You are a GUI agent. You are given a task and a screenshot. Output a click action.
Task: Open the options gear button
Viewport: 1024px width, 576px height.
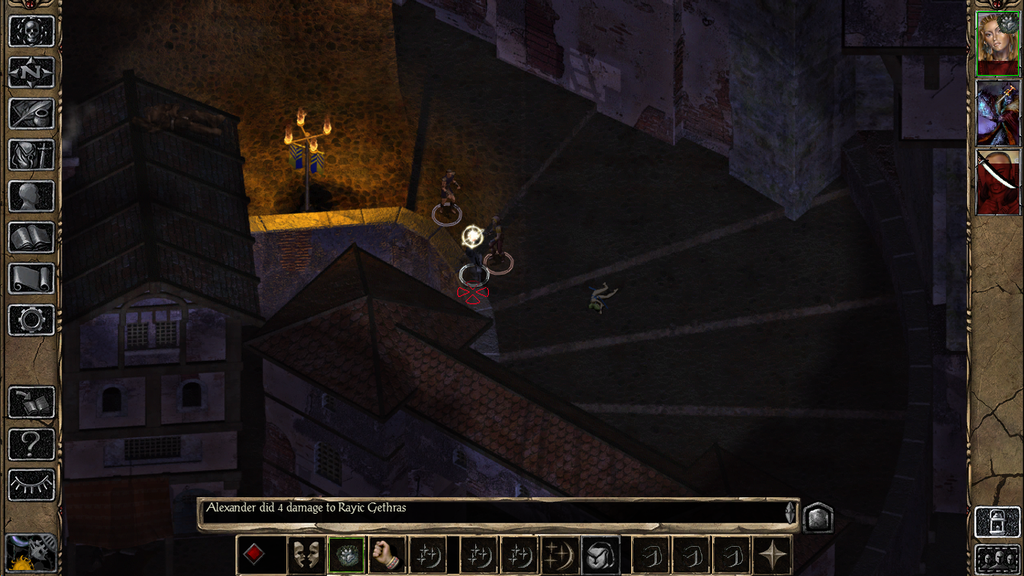31,320
